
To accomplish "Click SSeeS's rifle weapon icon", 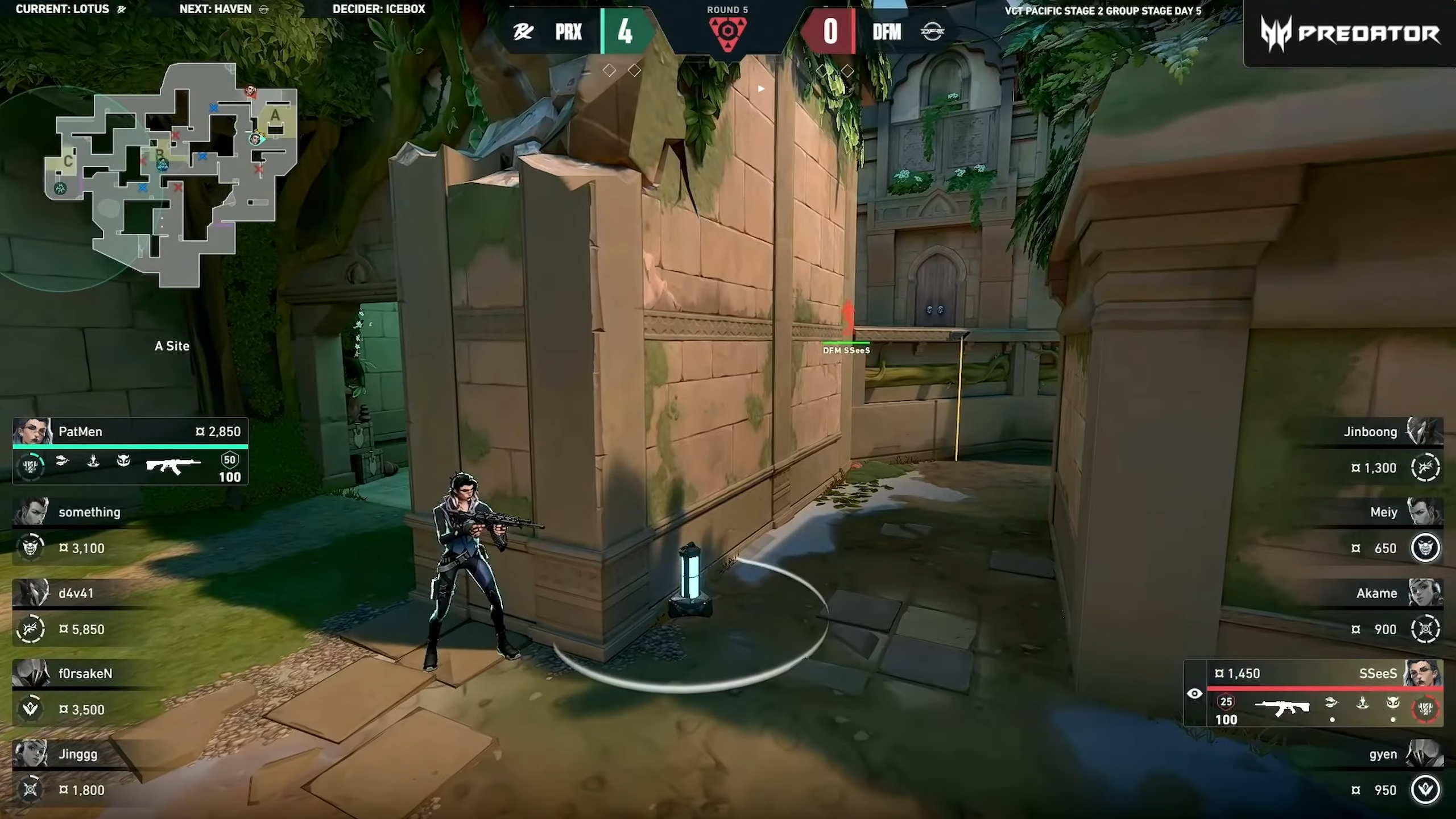I will 1281,708.
